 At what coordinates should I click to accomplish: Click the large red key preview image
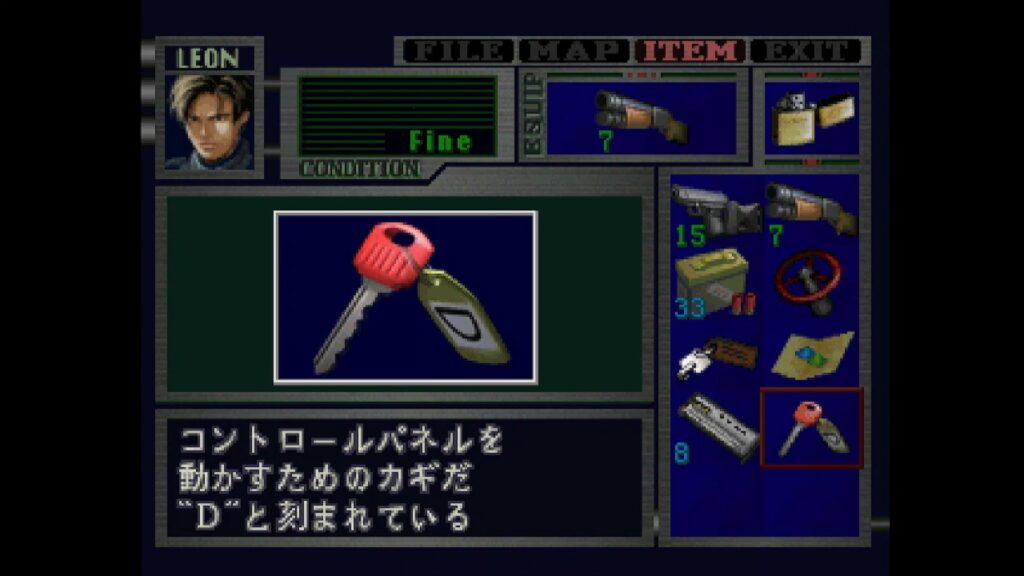(406, 297)
